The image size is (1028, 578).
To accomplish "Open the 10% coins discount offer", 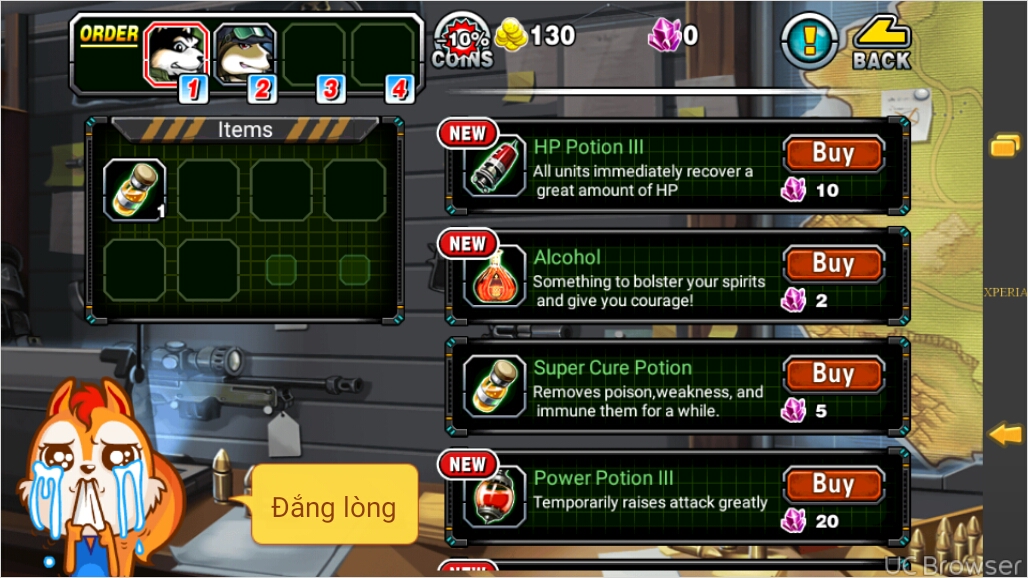I will pos(462,42).
